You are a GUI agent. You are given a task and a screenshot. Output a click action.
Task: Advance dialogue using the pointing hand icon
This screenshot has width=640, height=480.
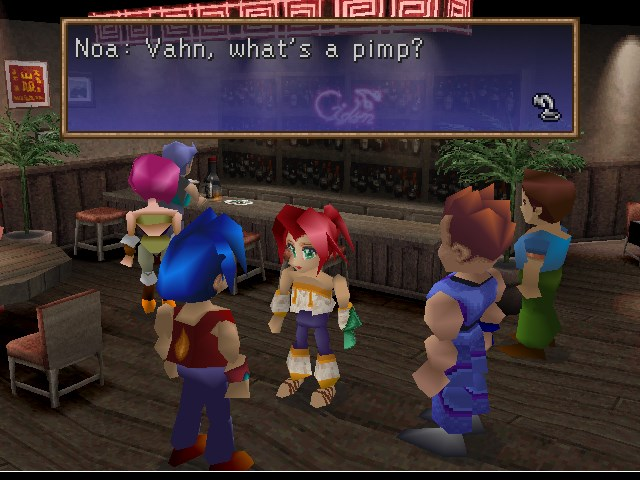point(547,106)
